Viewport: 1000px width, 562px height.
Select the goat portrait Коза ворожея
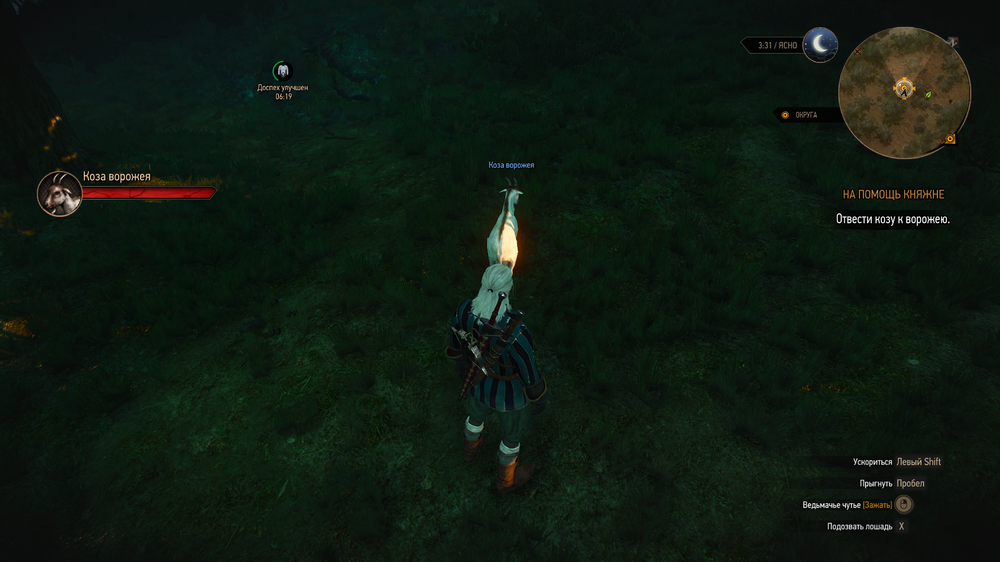[x=59, y=193]
